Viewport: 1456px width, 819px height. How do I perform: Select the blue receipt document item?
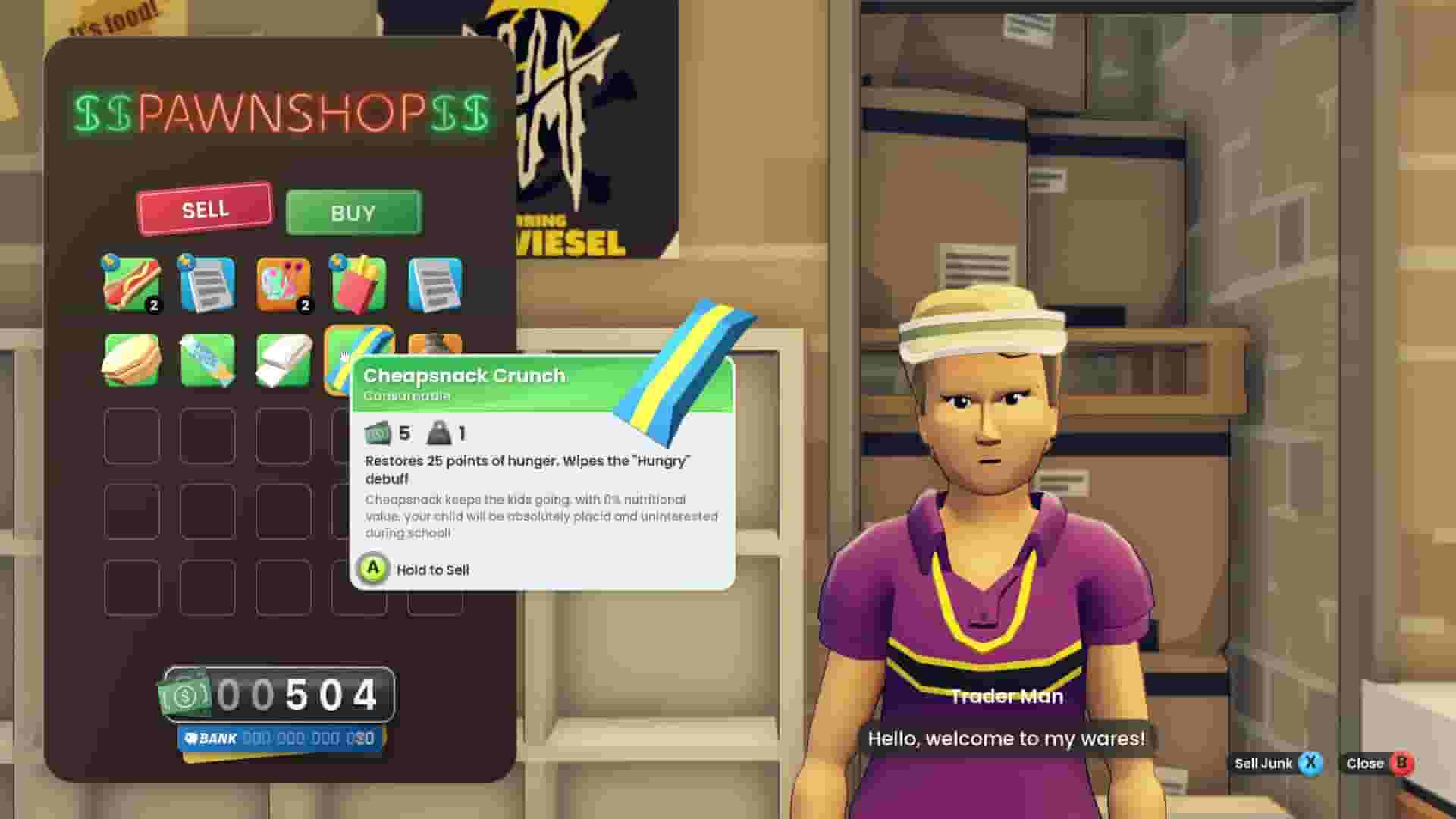tap(206, 284)
